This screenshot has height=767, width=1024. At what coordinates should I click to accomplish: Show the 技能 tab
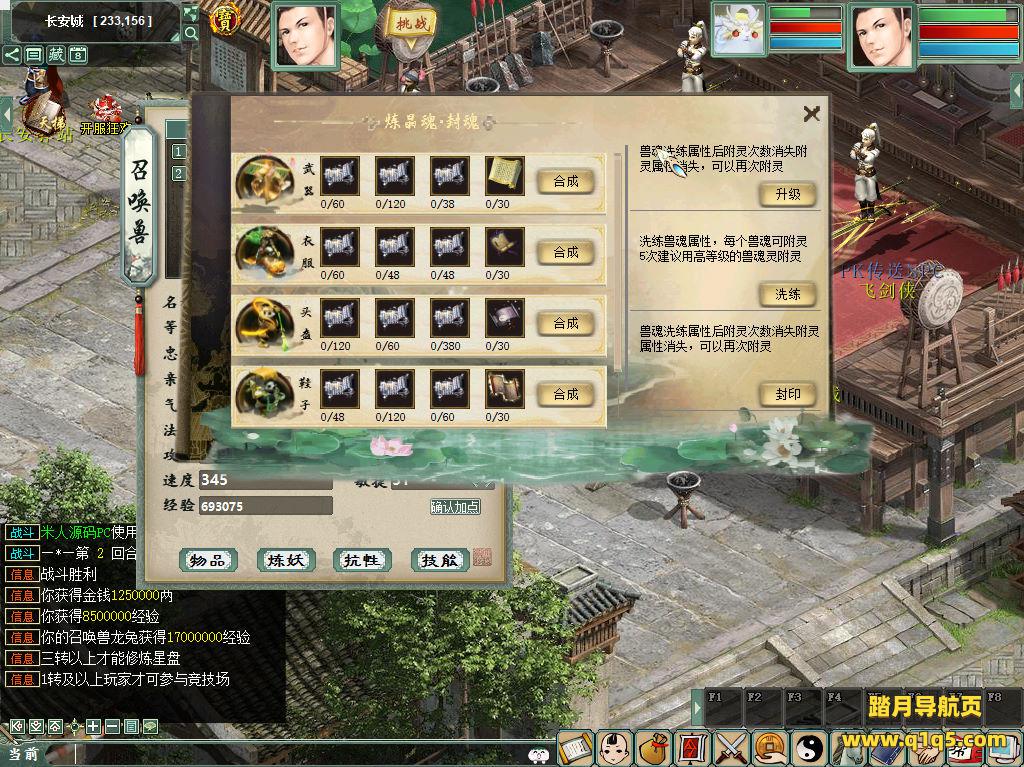439,560
